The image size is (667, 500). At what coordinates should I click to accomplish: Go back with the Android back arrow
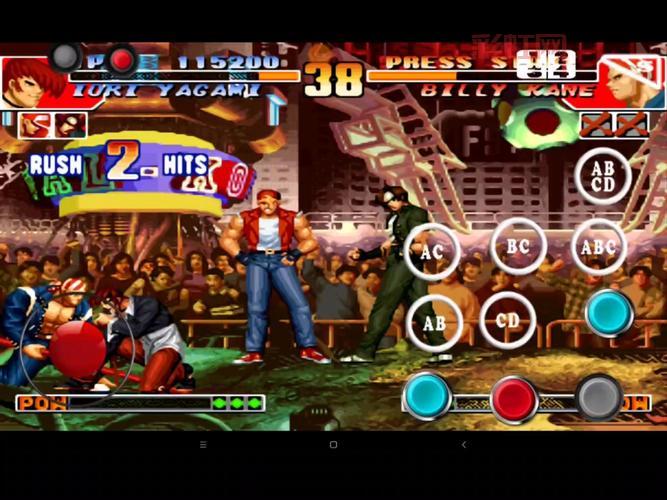(x=463, y=444)
